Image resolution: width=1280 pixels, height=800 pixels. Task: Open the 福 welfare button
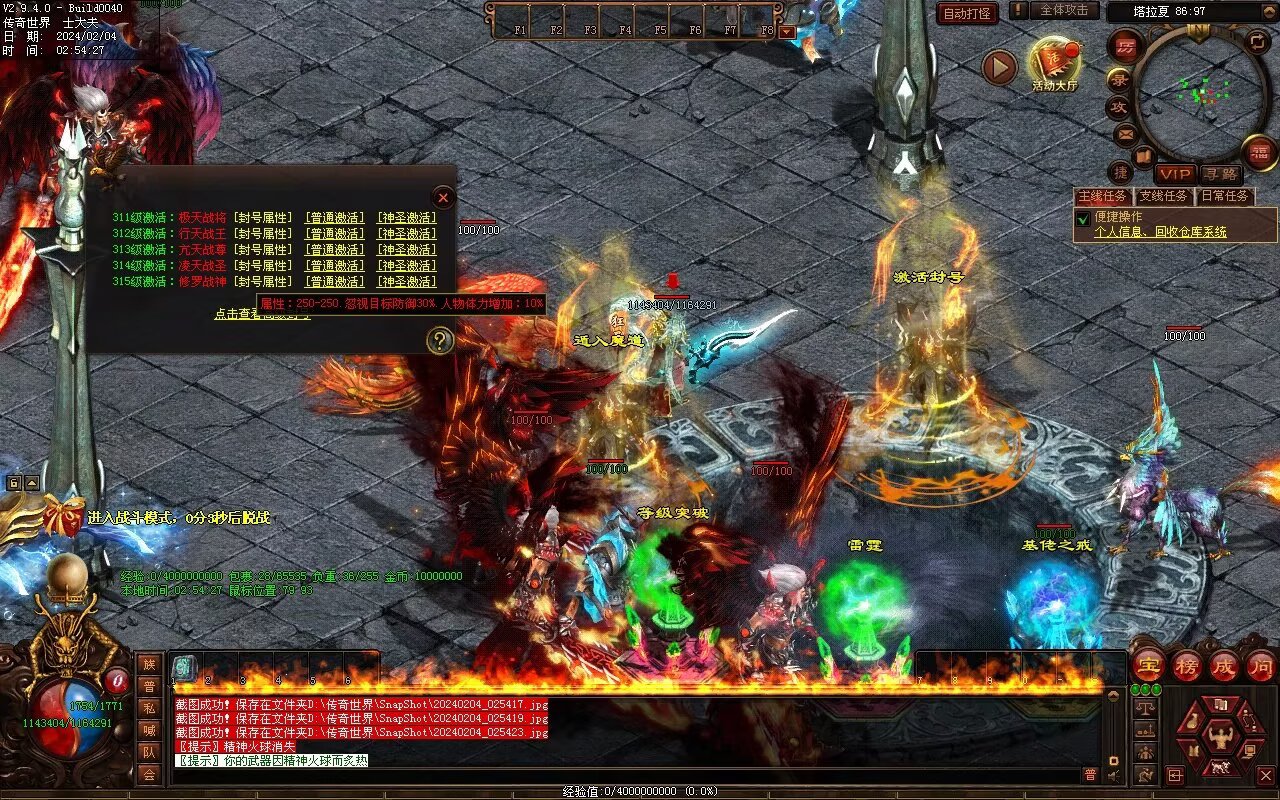click(1259, 152)
